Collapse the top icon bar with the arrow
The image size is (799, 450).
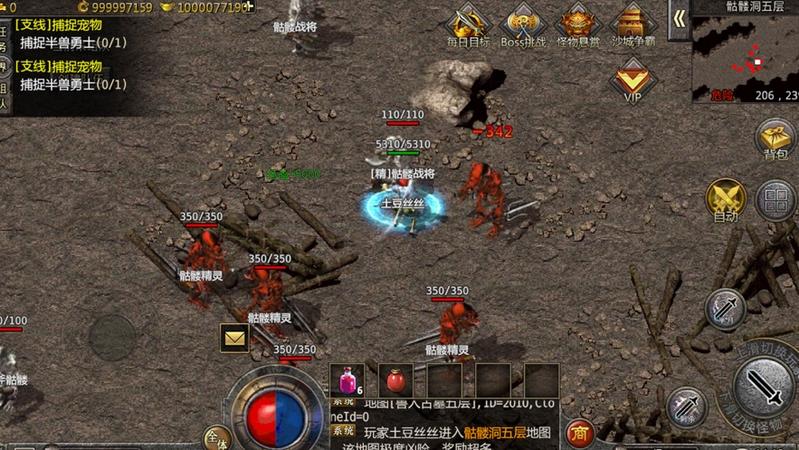679,19
